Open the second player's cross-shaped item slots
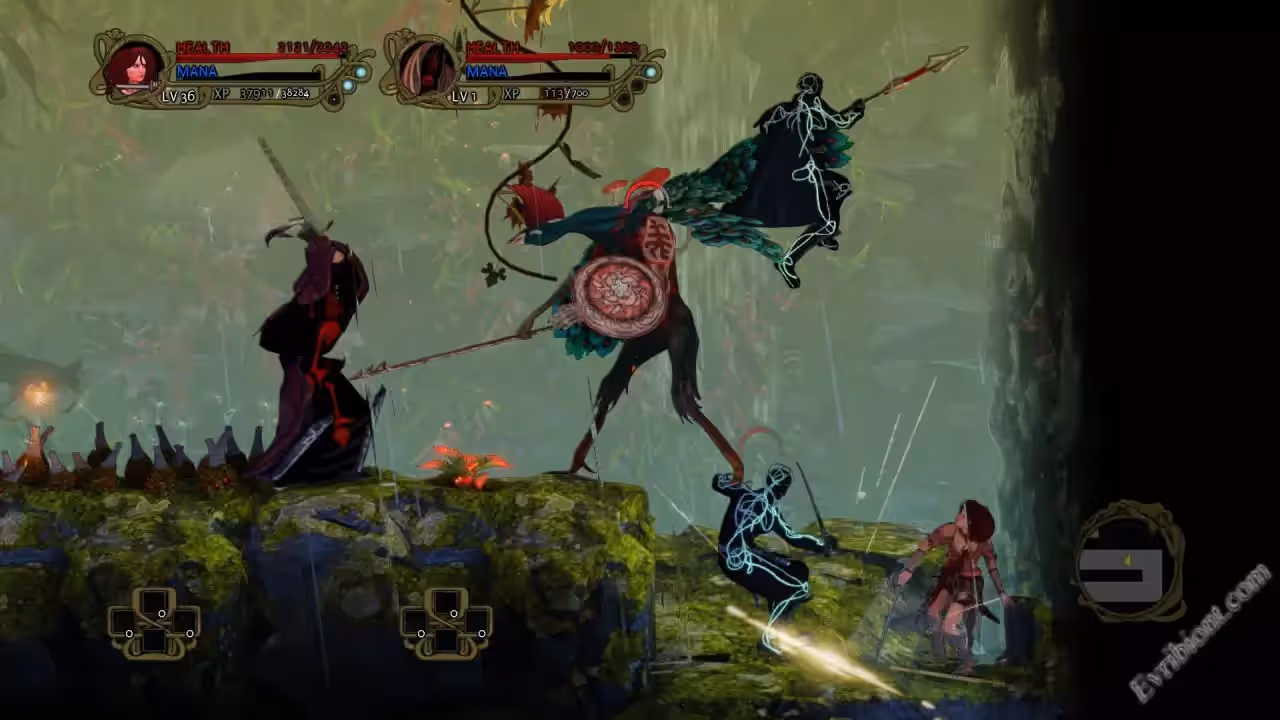 pos(446,623)
